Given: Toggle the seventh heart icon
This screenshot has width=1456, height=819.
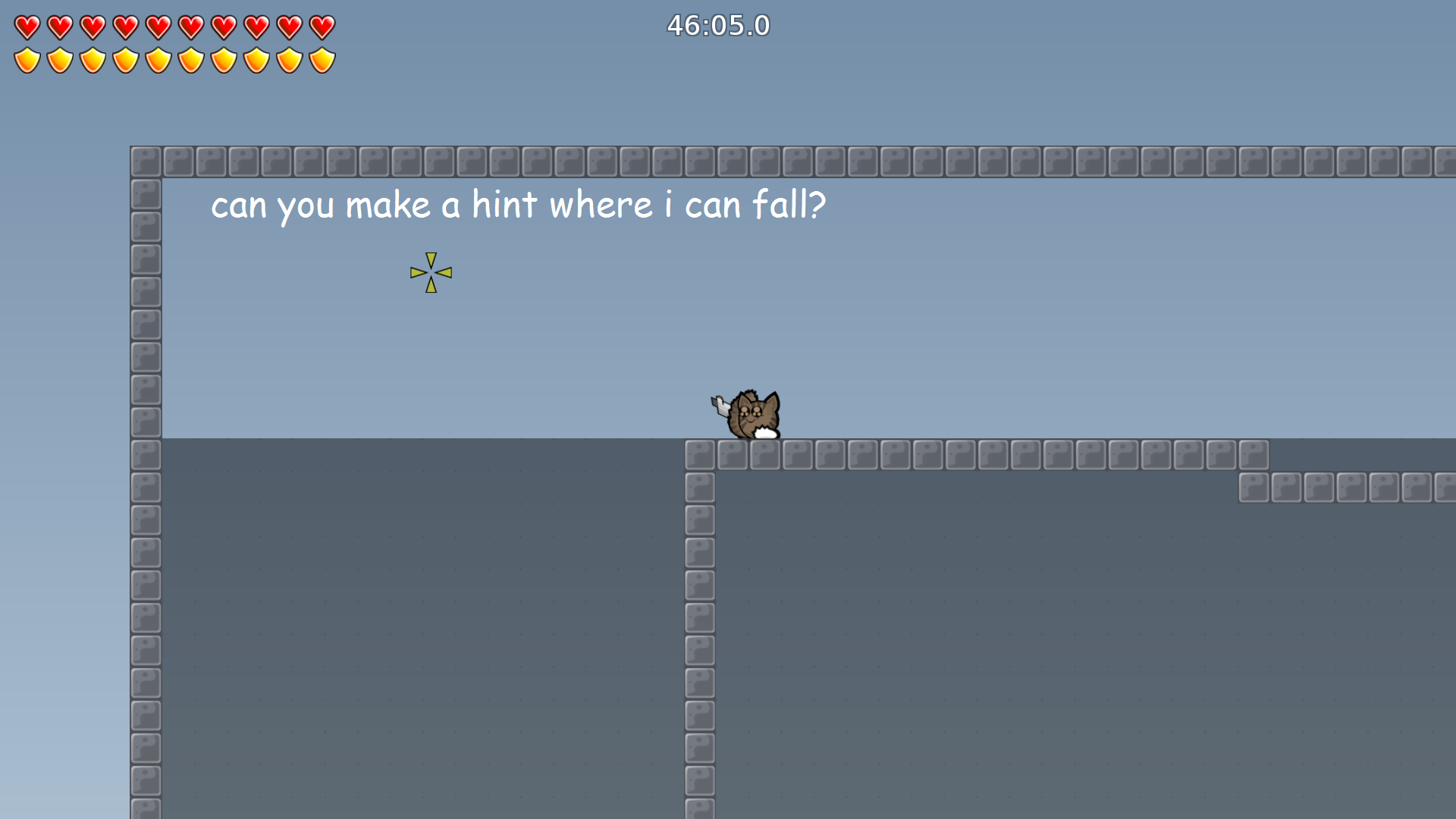Looking at the screenshot, I should 222,25.
